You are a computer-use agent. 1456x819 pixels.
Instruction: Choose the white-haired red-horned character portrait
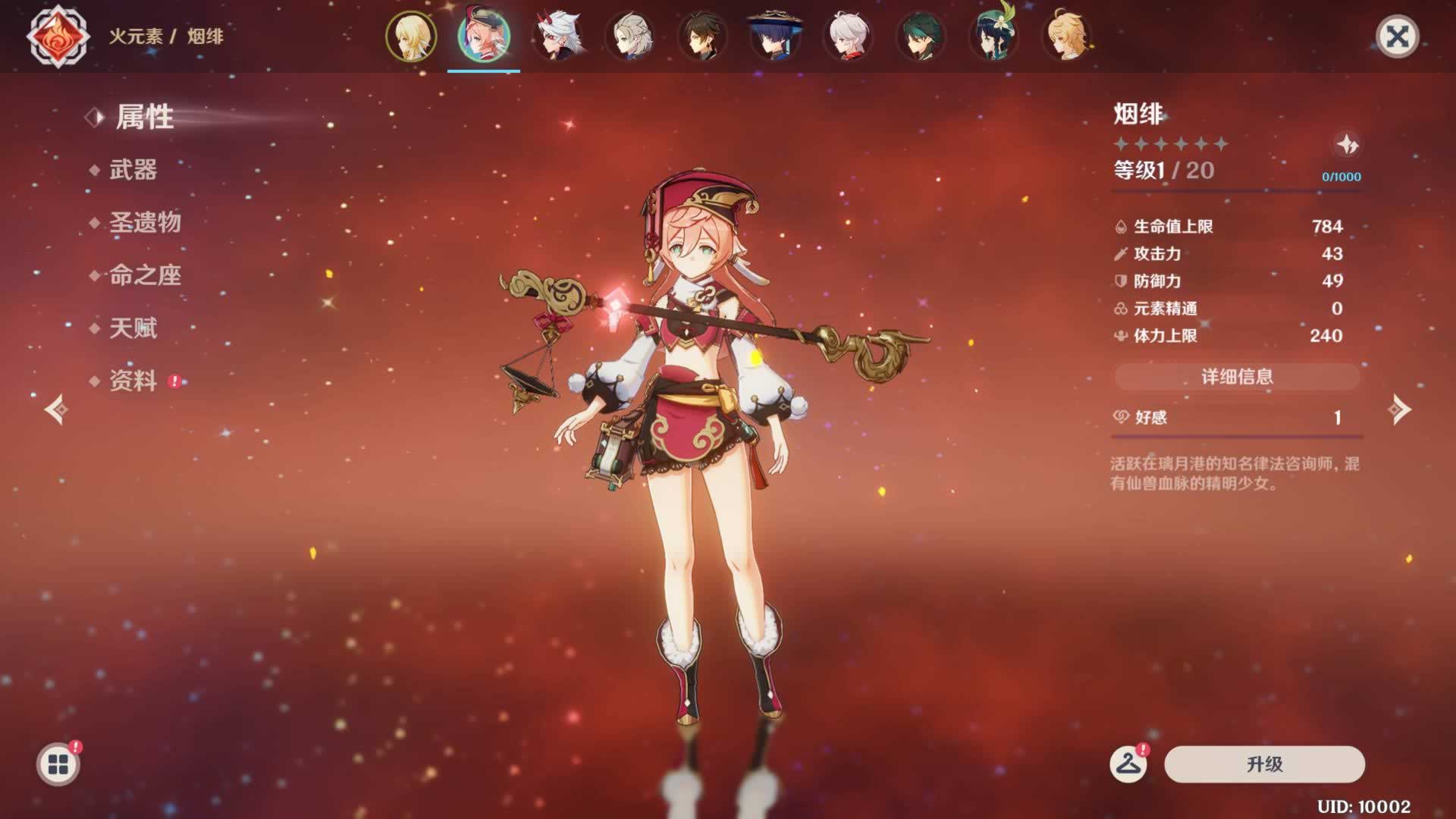(x=557, y=36)
